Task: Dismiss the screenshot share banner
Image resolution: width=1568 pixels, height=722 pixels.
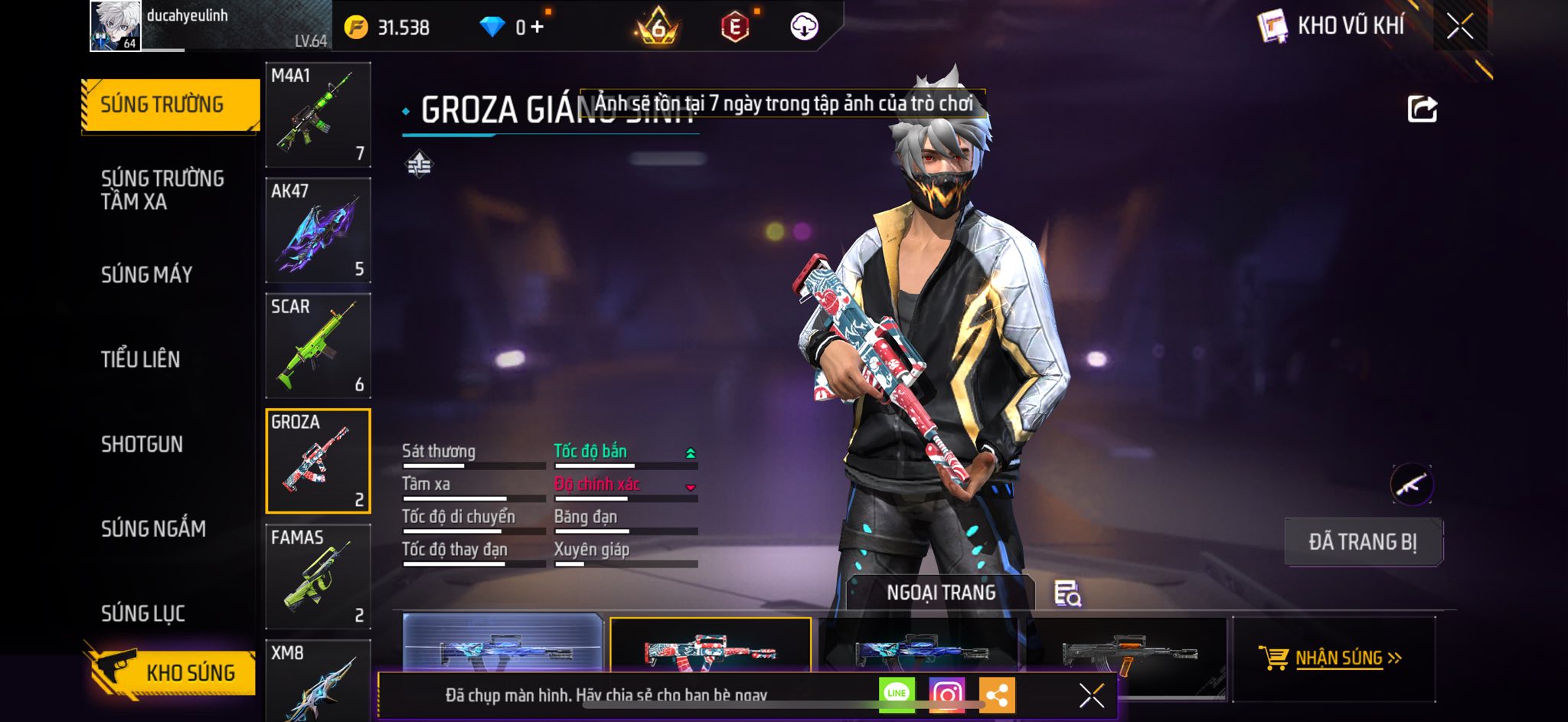Action: [x=1091, y=695]
